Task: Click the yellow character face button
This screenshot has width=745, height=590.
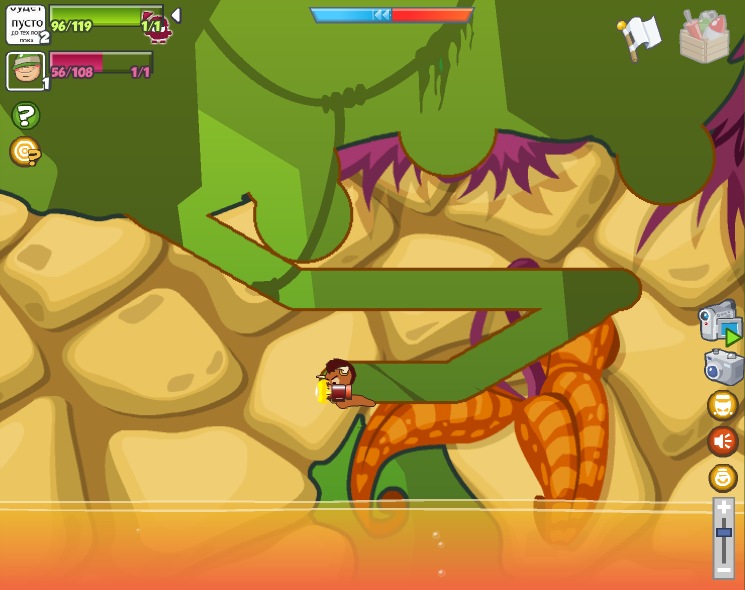Action: click(722, 405)
